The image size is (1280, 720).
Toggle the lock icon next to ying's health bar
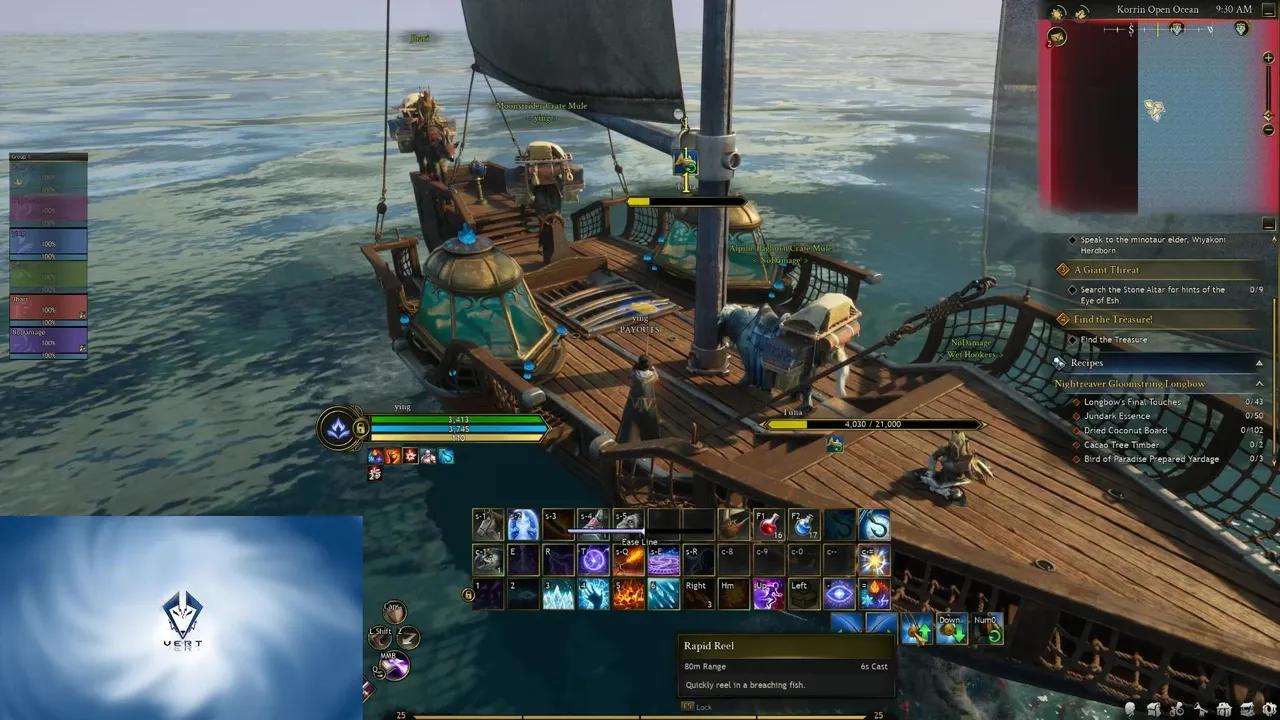pos(361,428)
